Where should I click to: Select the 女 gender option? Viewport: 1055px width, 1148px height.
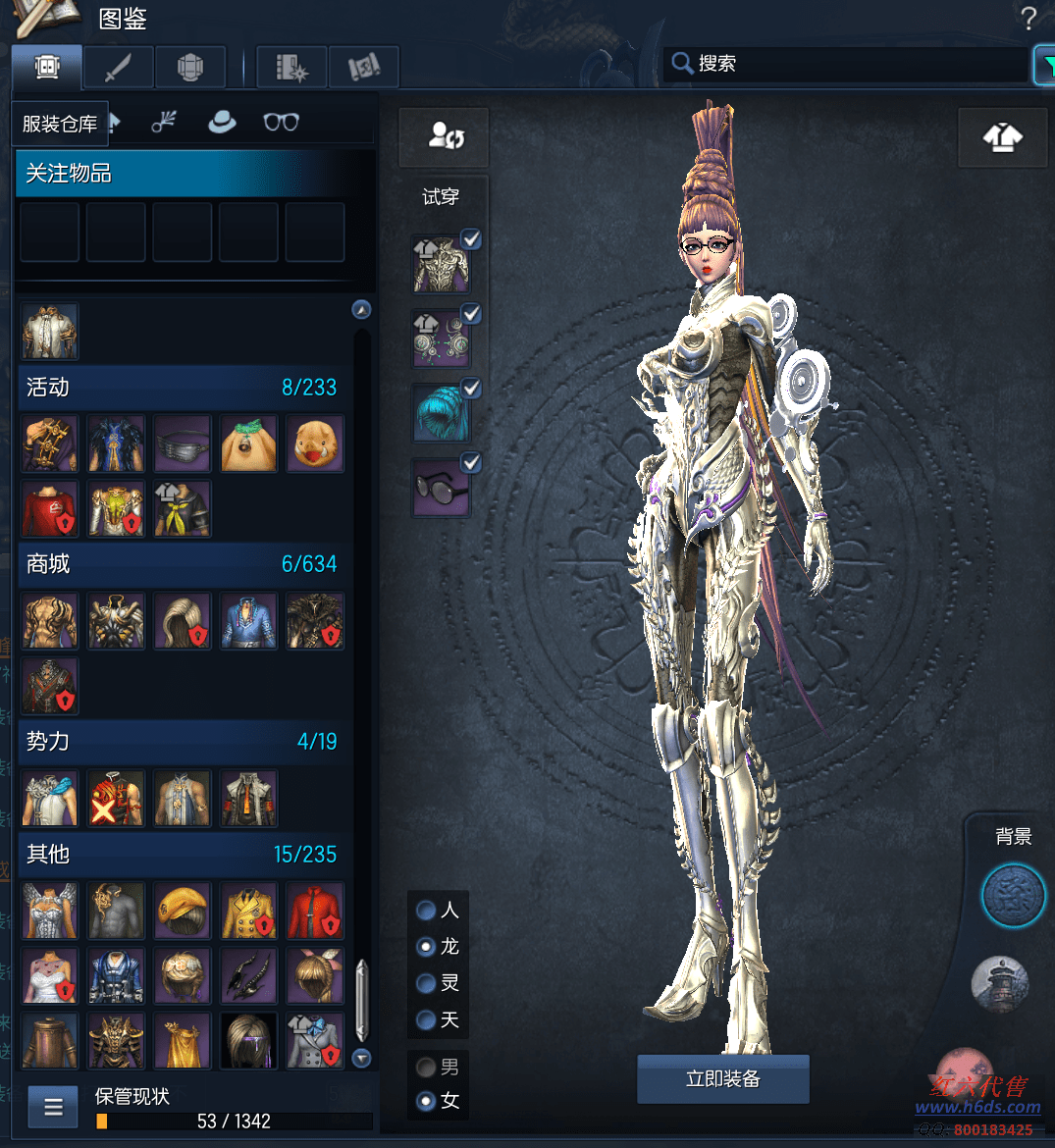coord(427,1101)
